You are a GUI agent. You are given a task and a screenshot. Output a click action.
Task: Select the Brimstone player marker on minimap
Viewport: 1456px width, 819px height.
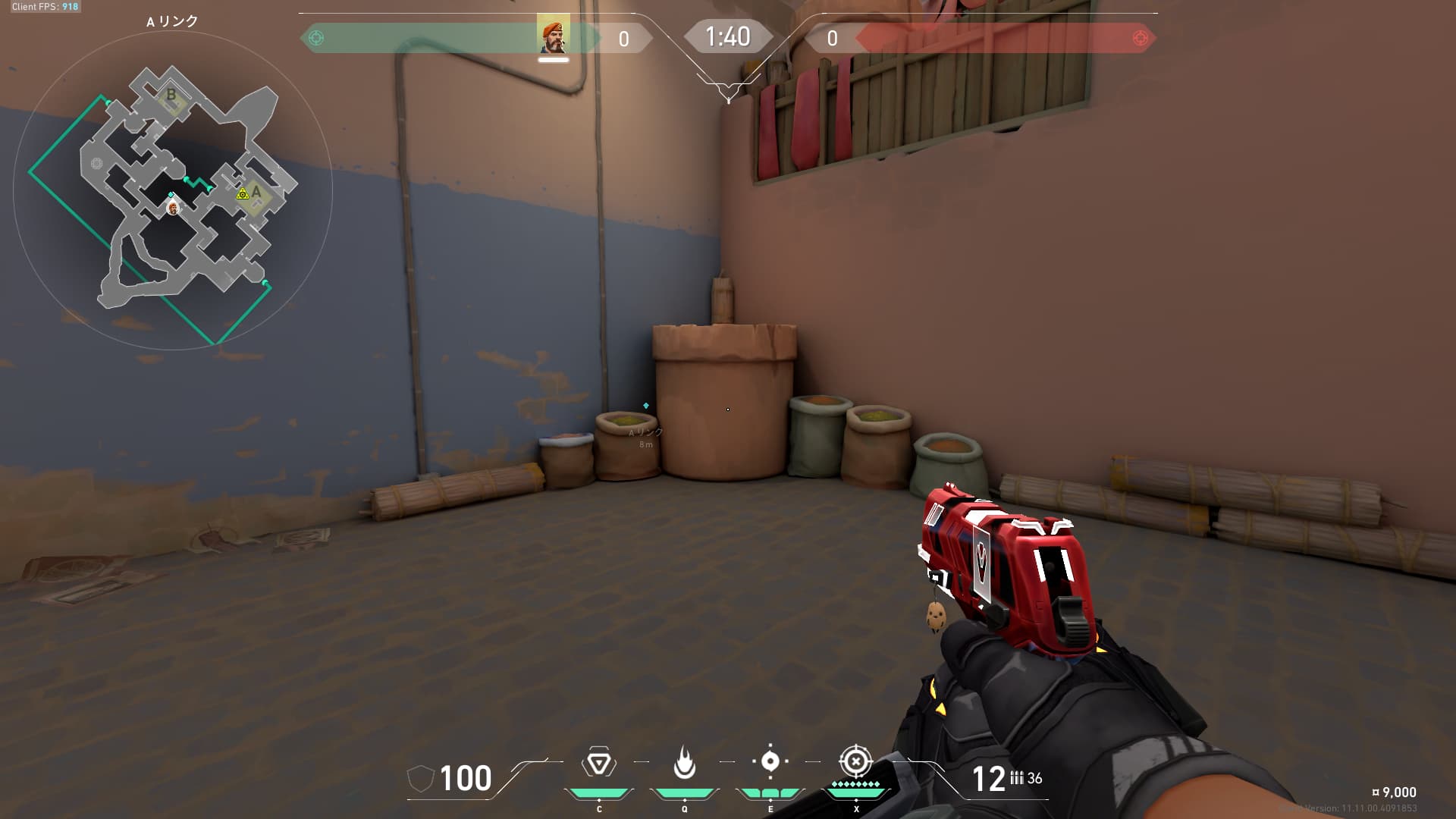coord(174,208)
